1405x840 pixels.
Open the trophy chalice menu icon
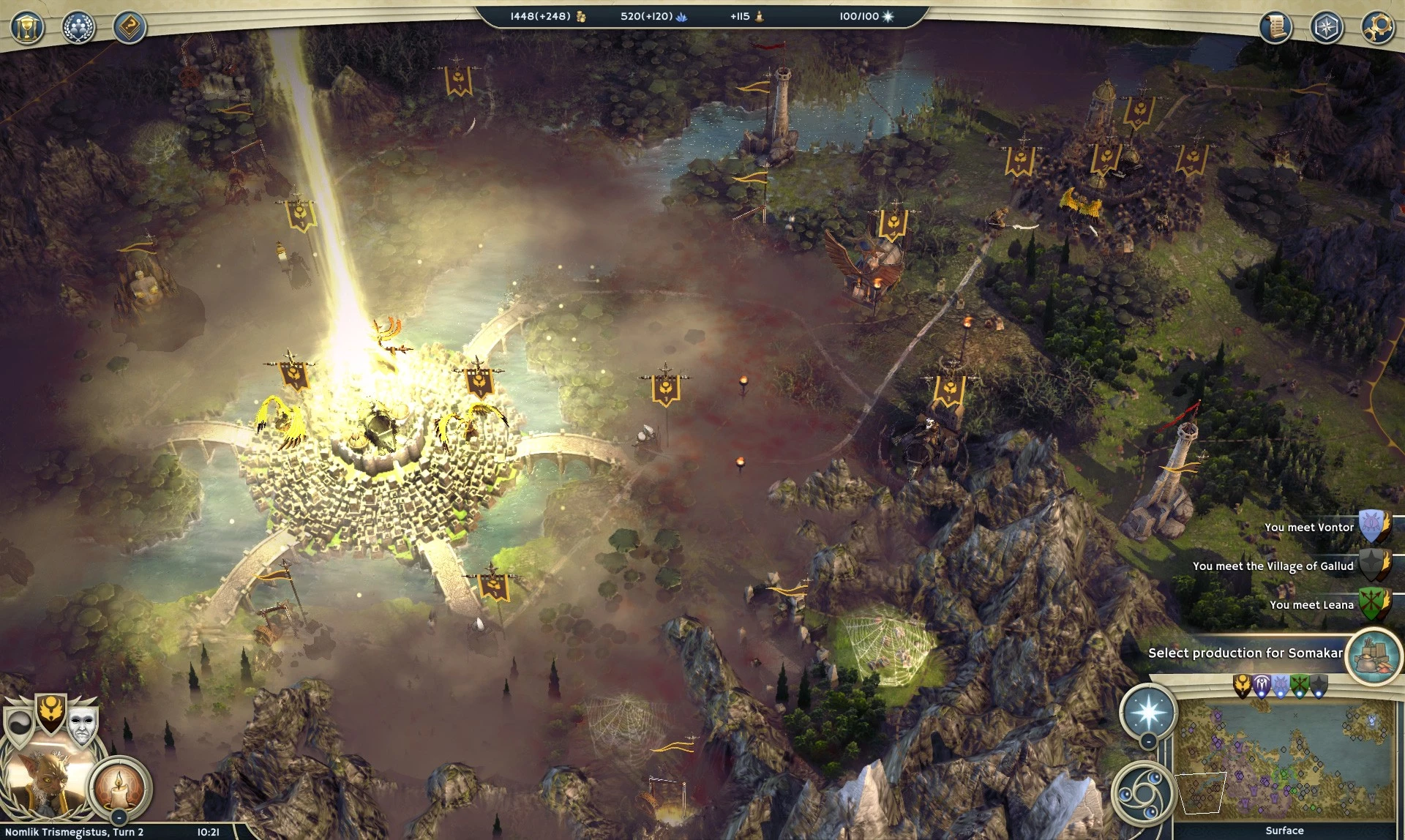click(x=27, y=28)
